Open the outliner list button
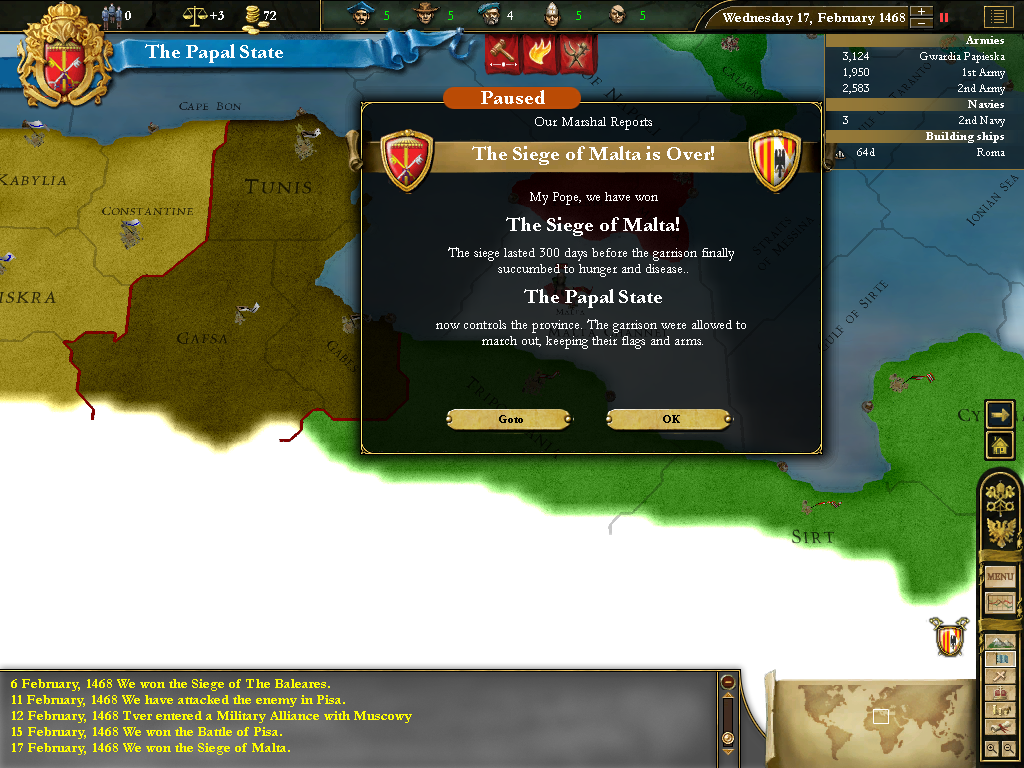The width and height of the screenshot is (1024, 768). pos(997,17)
